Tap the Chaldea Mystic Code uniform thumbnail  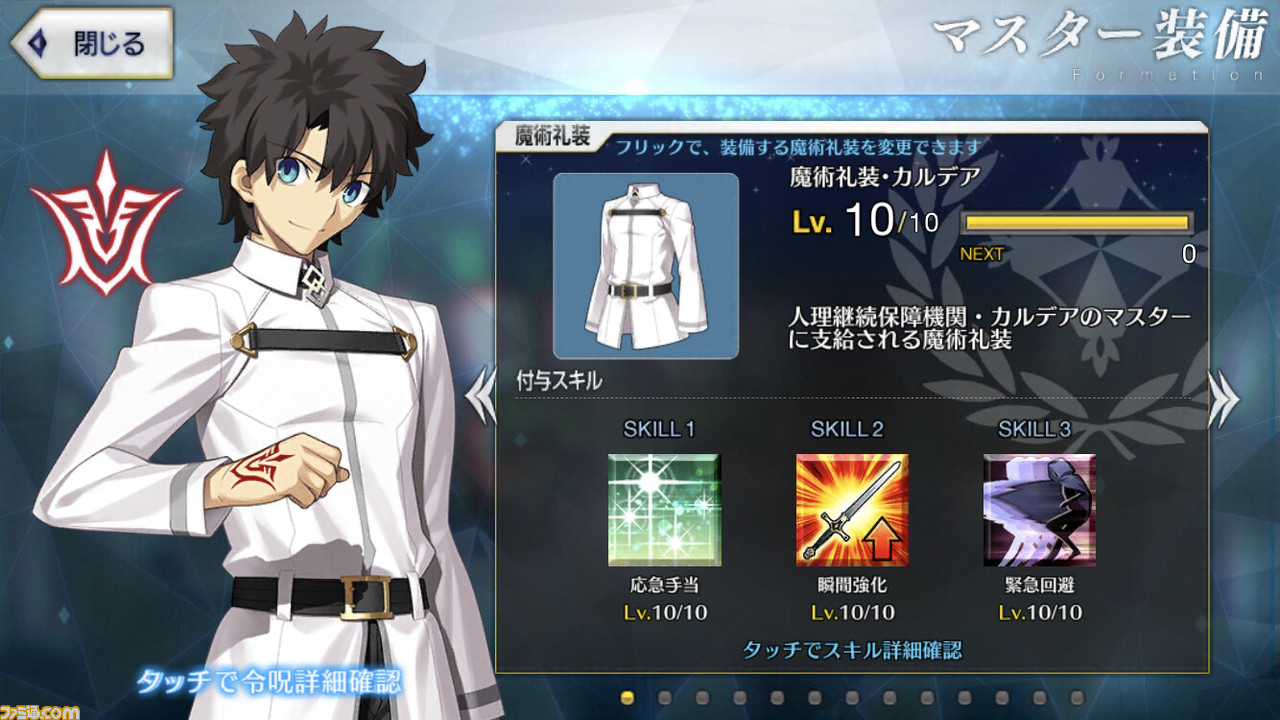click(x=646, y=266)
